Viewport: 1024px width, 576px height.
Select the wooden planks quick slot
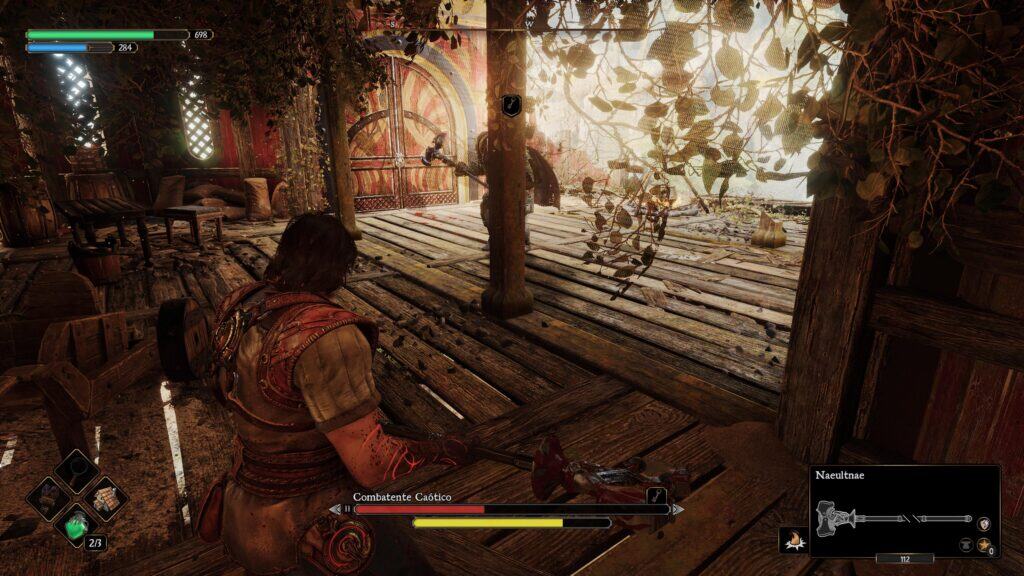coord(105,497)
